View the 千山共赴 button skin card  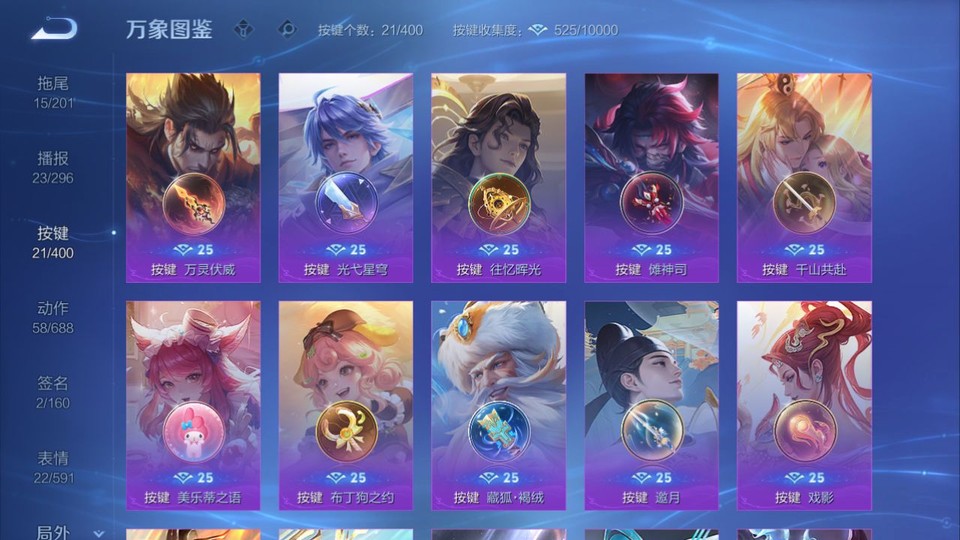(804, 178)
